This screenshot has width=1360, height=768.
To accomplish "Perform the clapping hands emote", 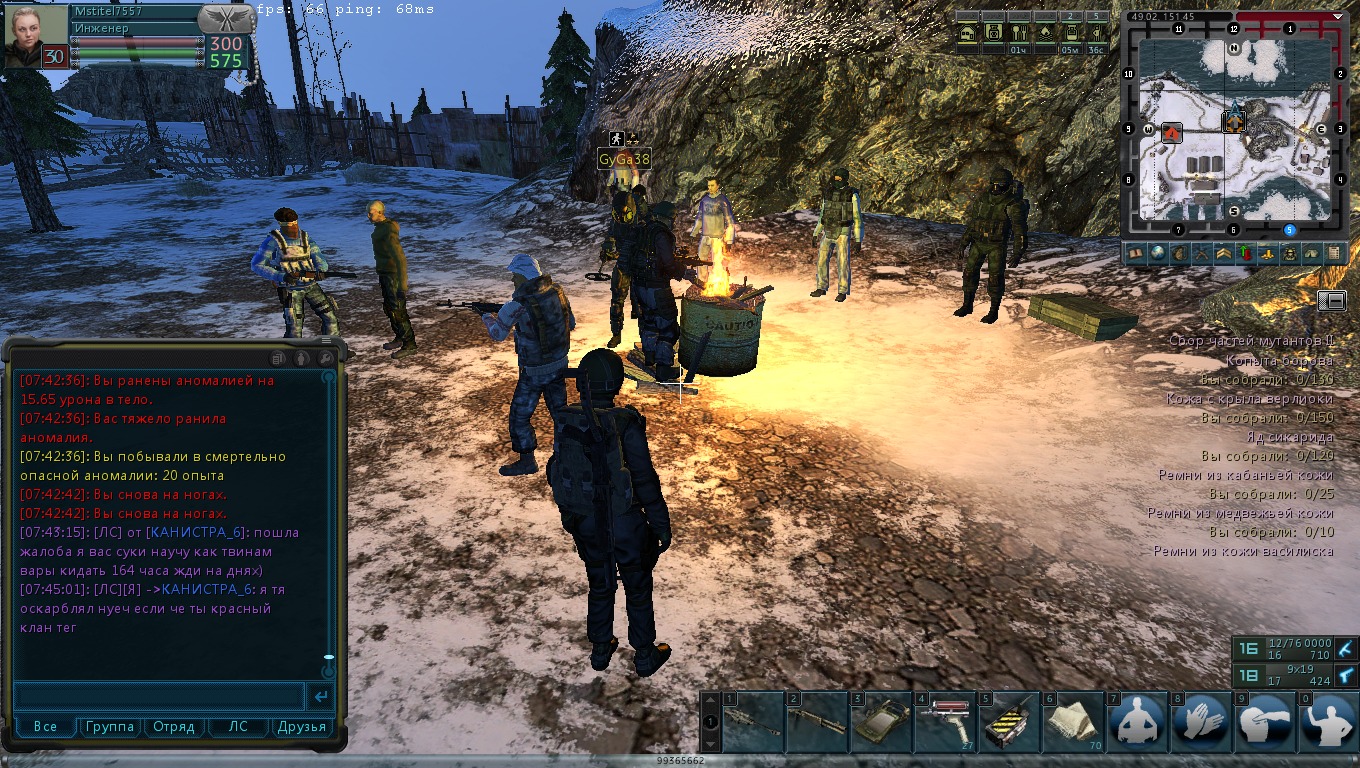I will click(1200, 722).
